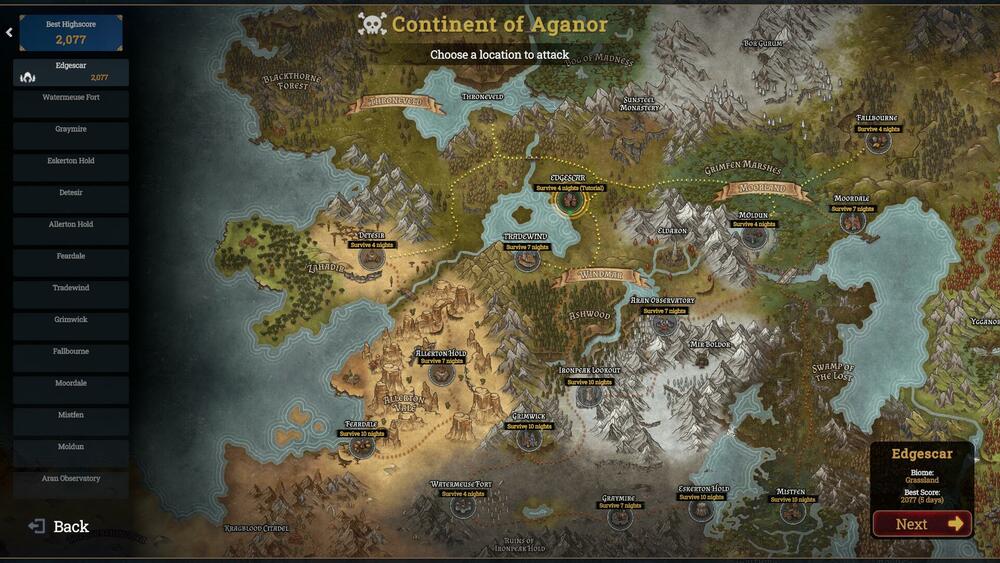Choose Feardale in the sidebar list

pyautogui.click(x=71, y=256)
